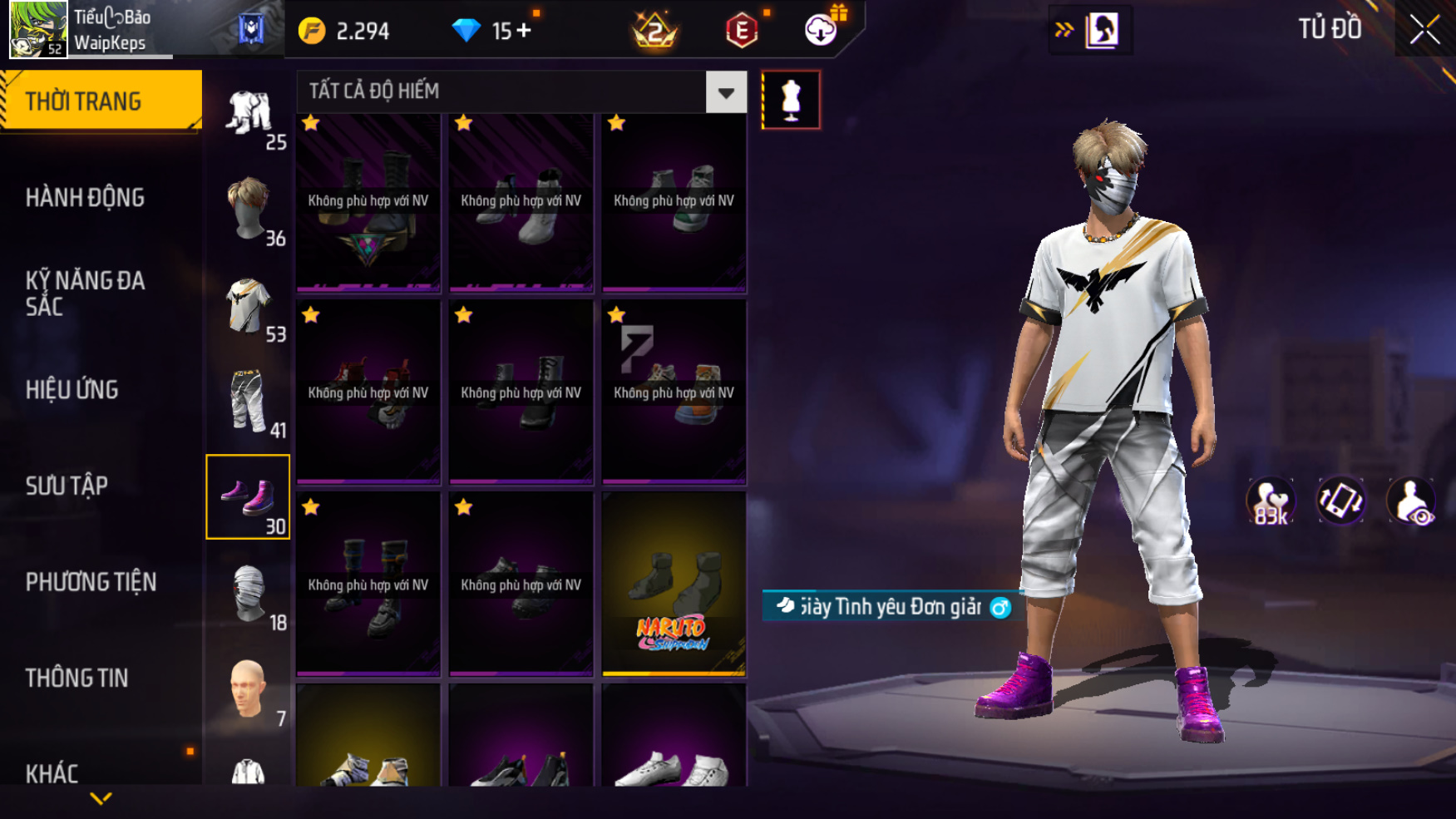Switch to the Phương Tiện tab
Screen dimensions: 1456x819
pyautogui.click(x=91, y=582)
